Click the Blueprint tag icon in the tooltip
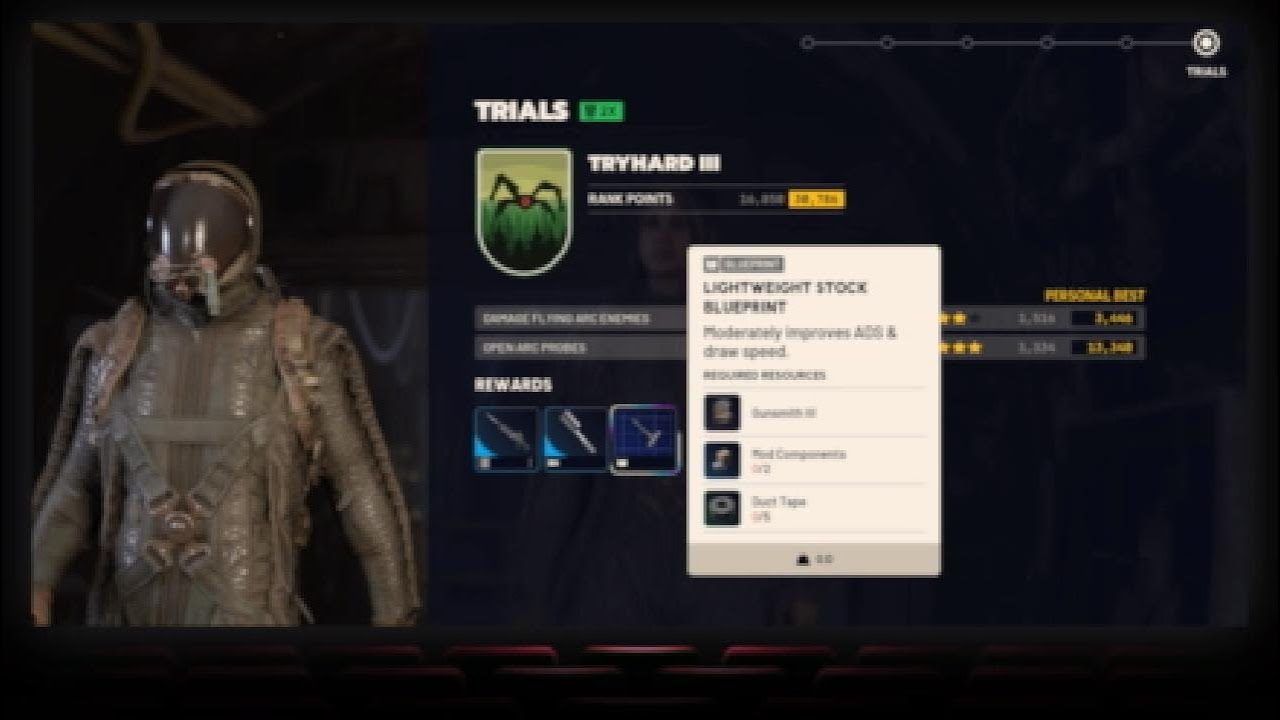Screen dimensions: 1280x720 (x=712, y=264)
